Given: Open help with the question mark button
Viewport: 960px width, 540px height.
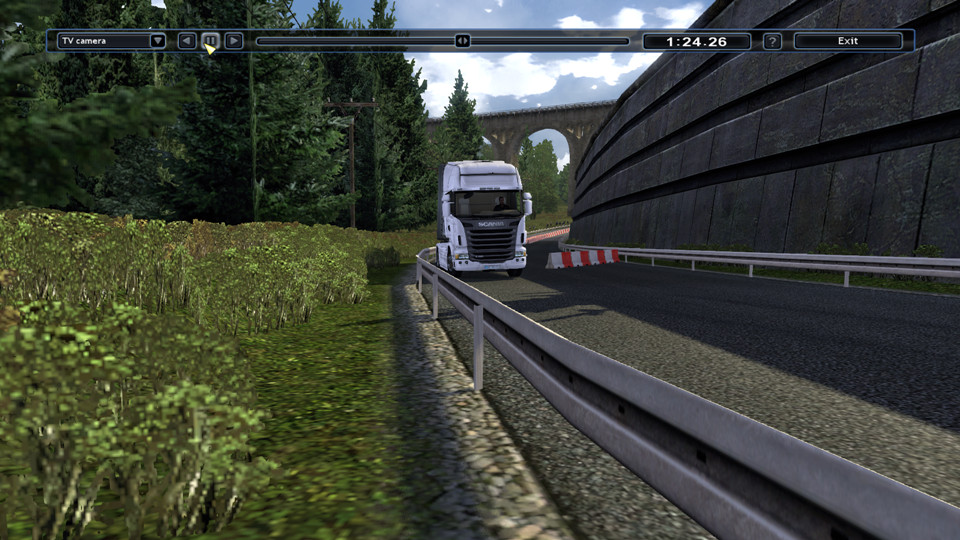Looking at the screenshot, I should [772, 41].
